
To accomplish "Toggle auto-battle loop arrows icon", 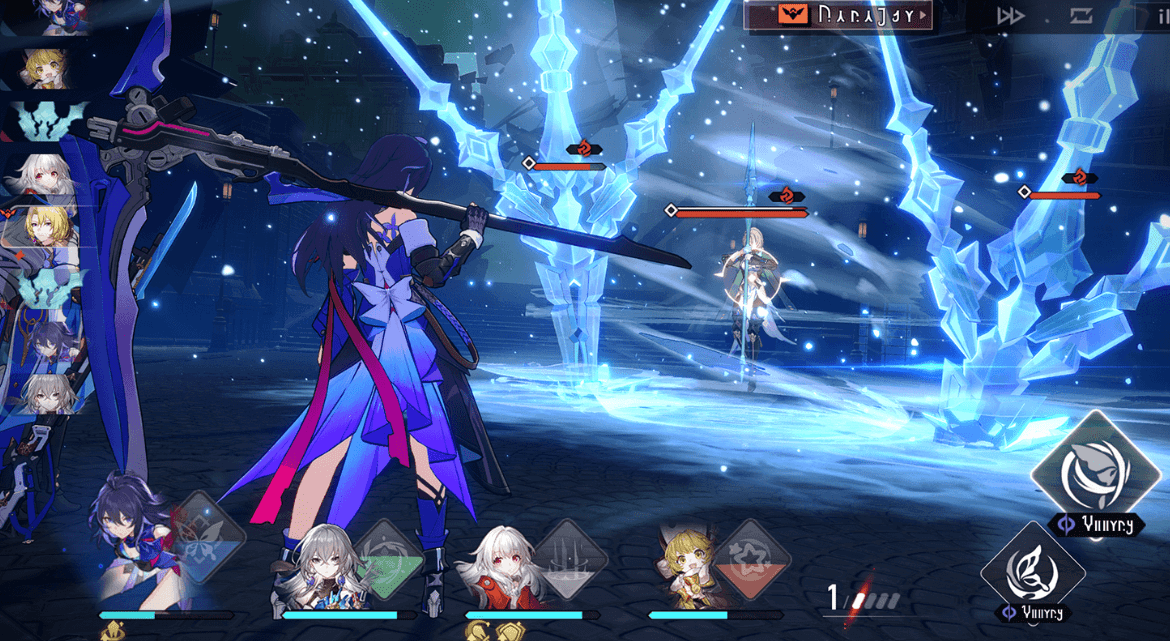I will [1081, 16].
